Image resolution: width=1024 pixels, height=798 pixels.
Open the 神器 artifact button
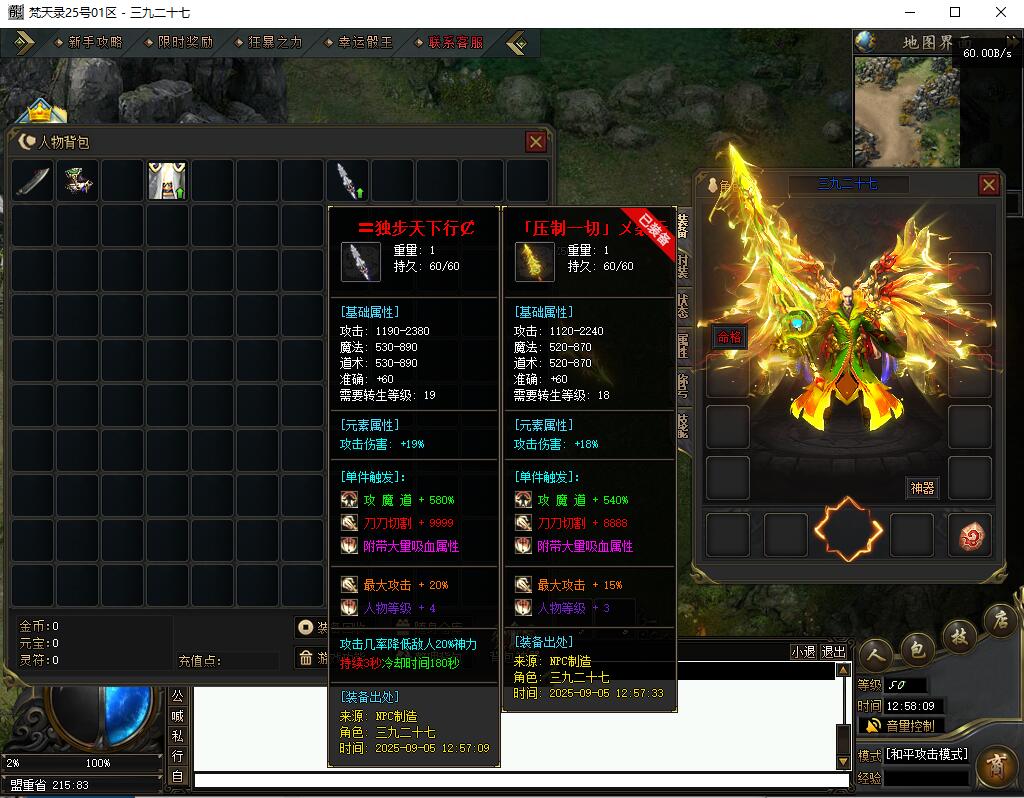tap(922, 488)
